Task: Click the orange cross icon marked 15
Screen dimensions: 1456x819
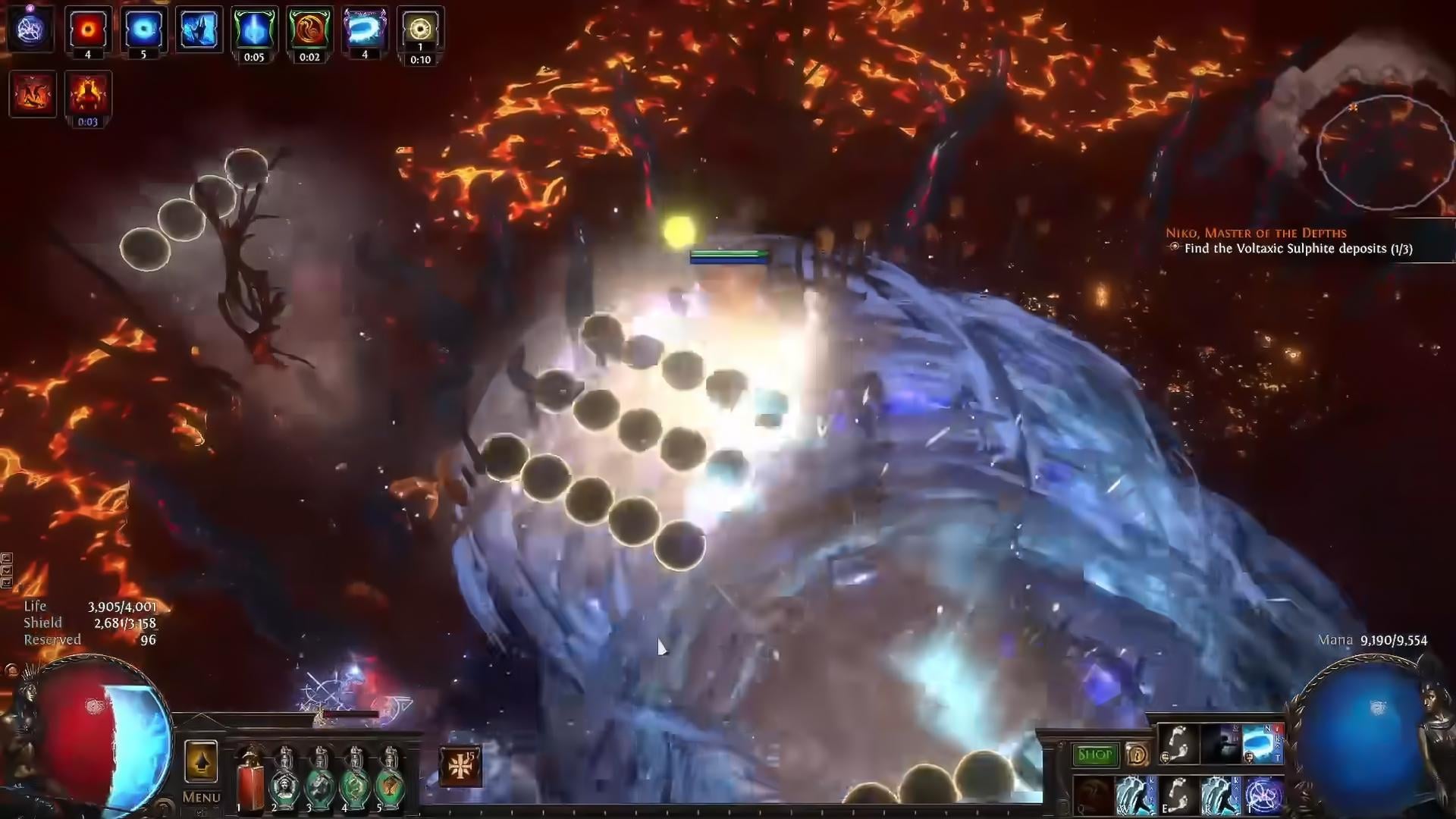Action: point(460,766)
